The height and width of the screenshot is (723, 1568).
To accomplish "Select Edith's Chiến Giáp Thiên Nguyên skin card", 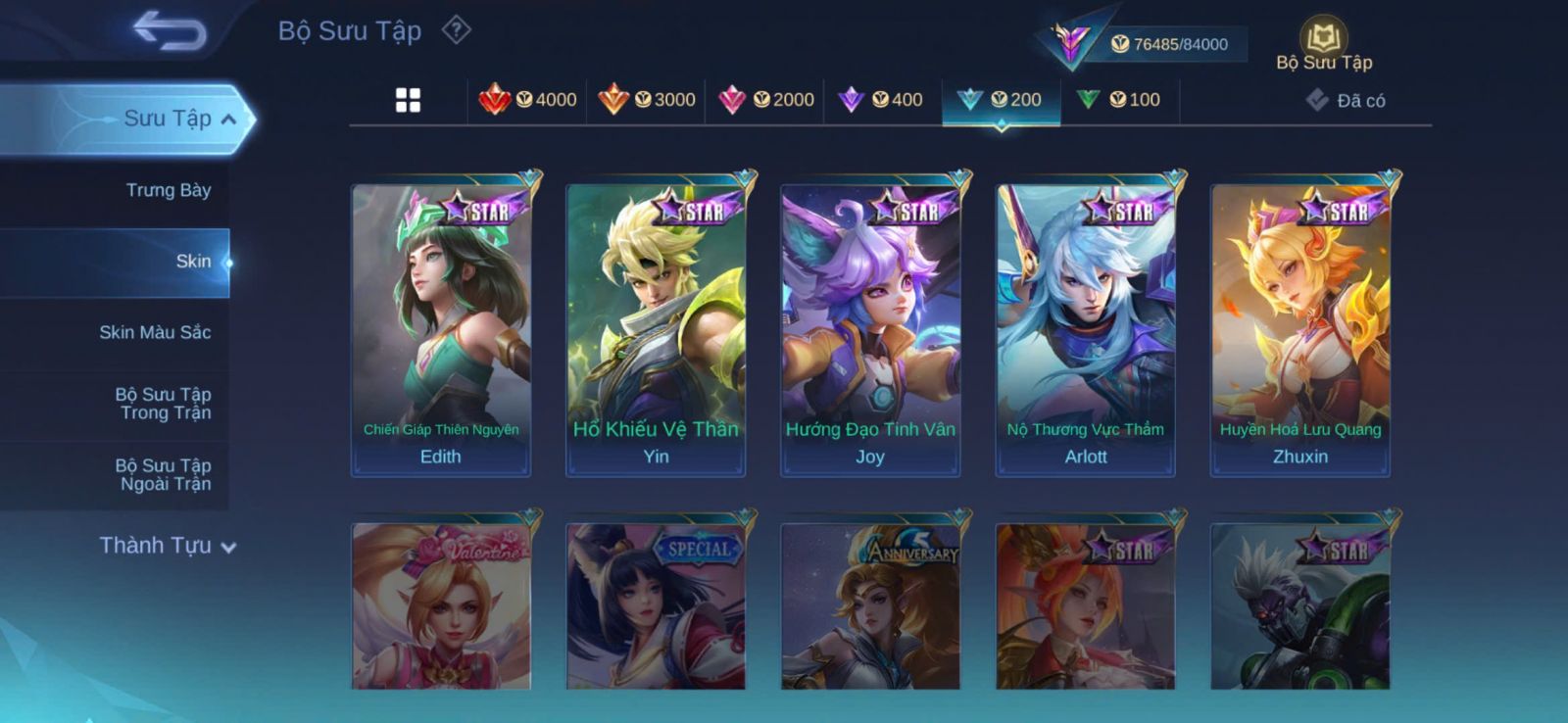I will click(441, 329).
